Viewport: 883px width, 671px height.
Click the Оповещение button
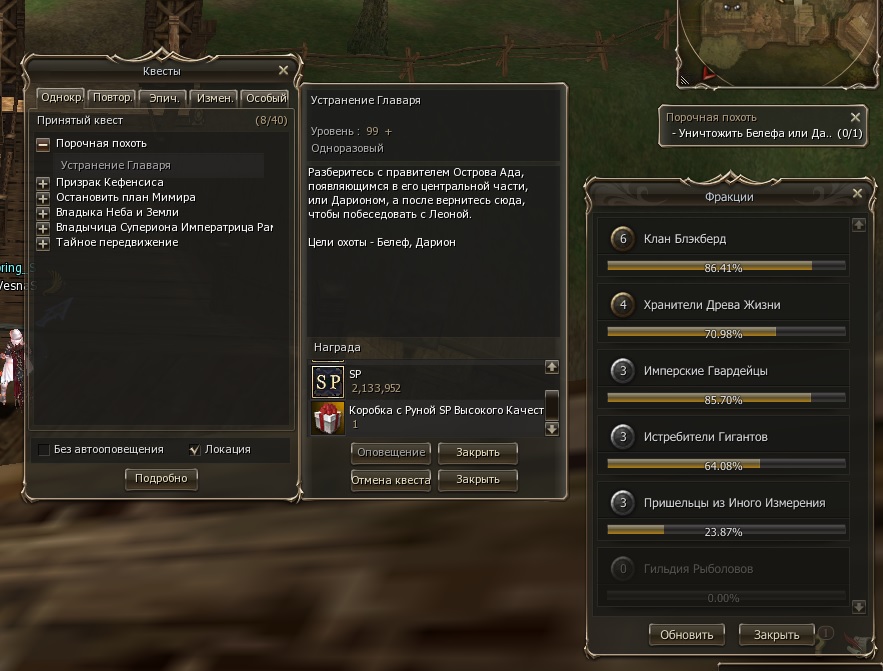pos(390,452)
